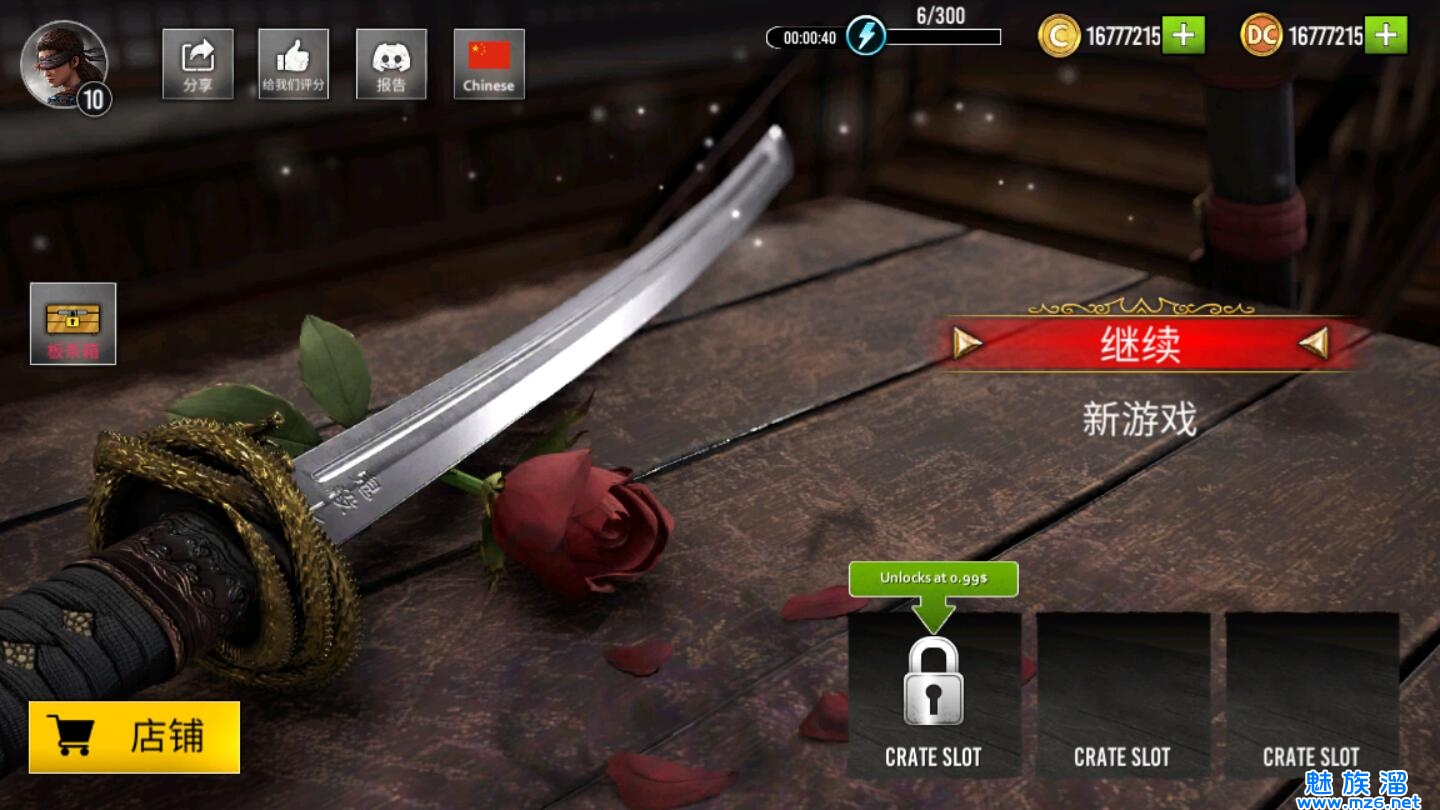Viewport: 1440px width, 810px height.
Task: Open the 店铺 shop
Action: tap(134, 737)
